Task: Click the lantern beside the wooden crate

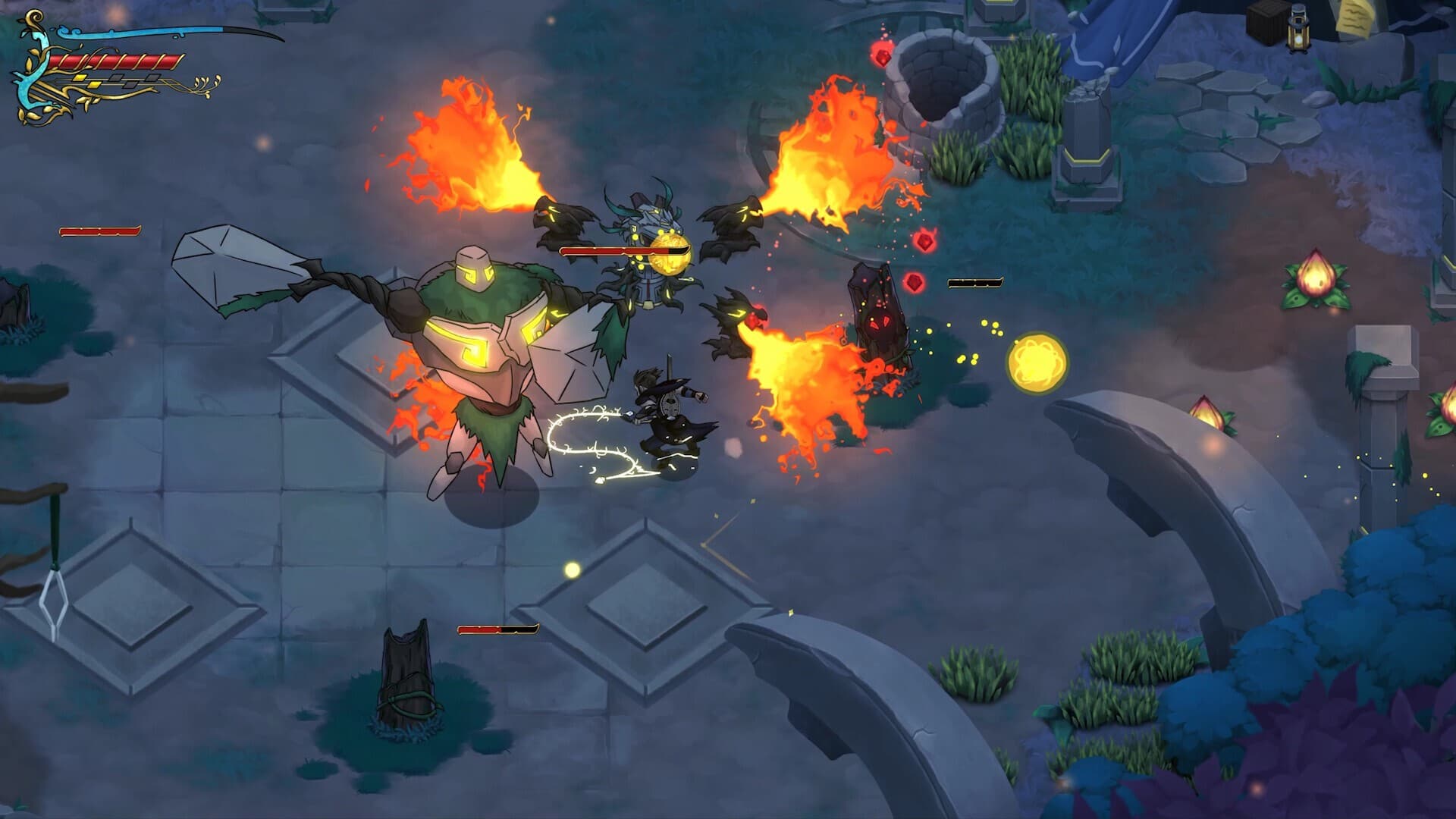Action: (x=1298, y=29)
